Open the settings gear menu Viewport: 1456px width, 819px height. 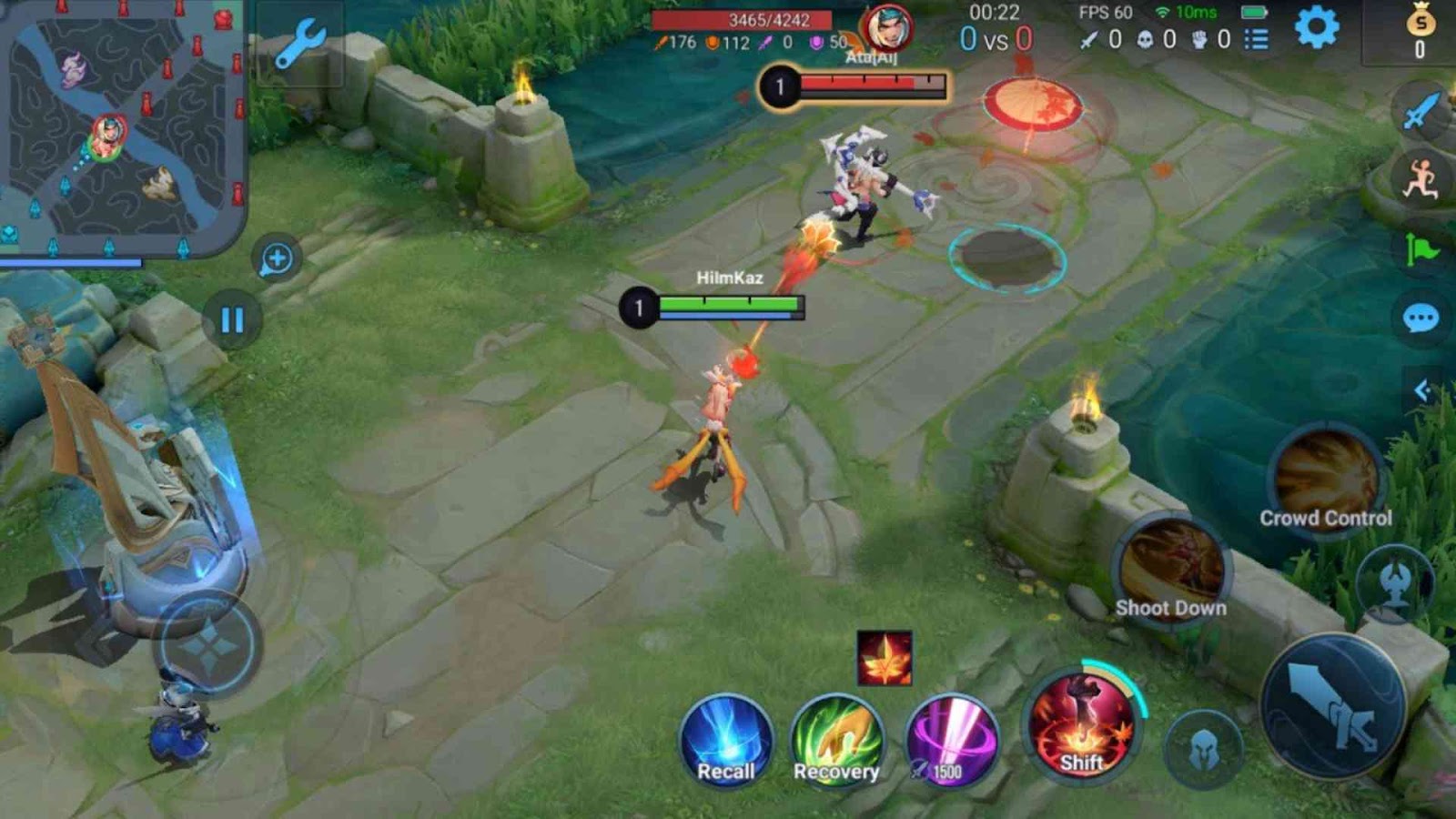click(x=1317, y=28)
